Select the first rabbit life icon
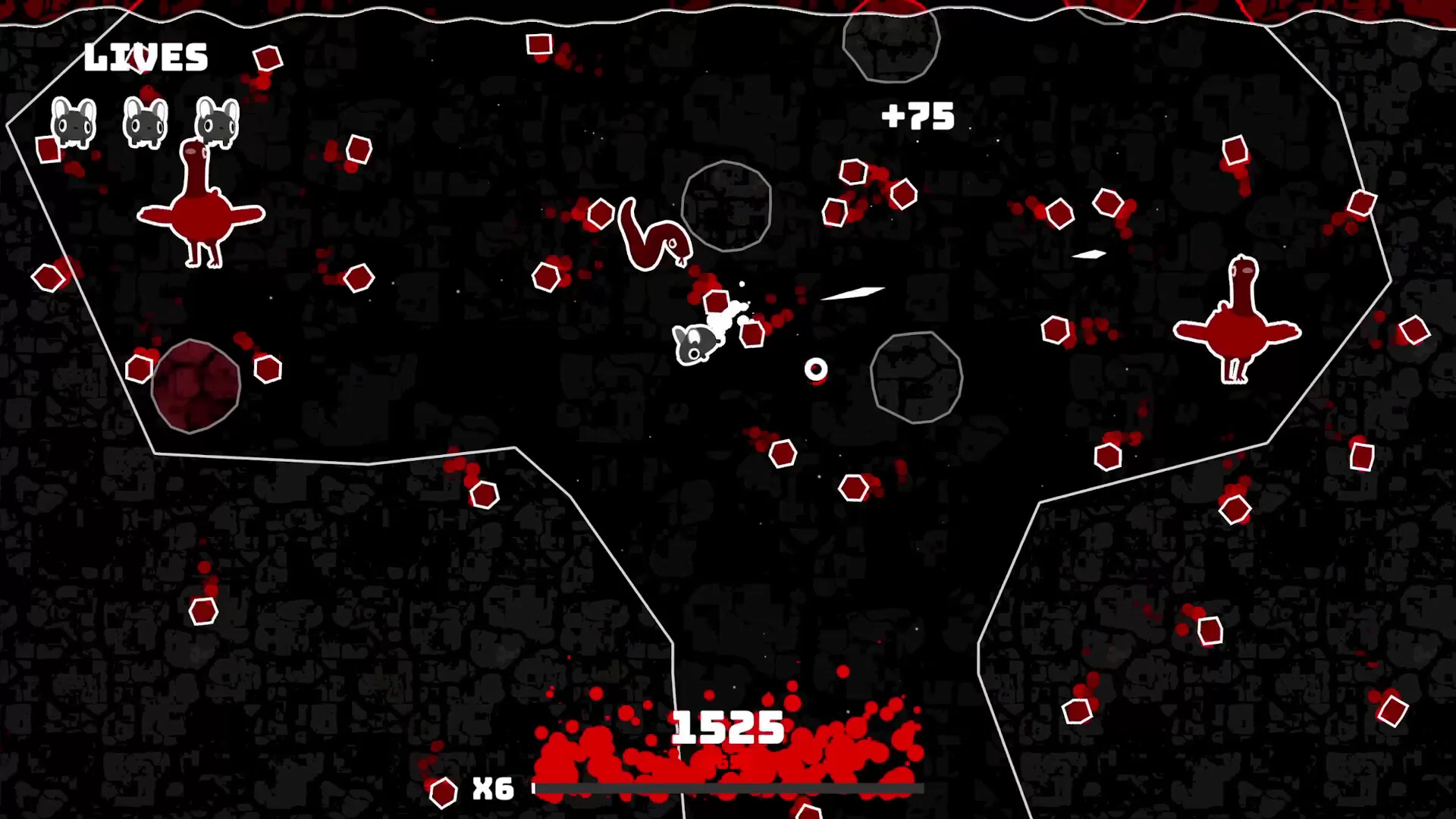 coord(72,121)
